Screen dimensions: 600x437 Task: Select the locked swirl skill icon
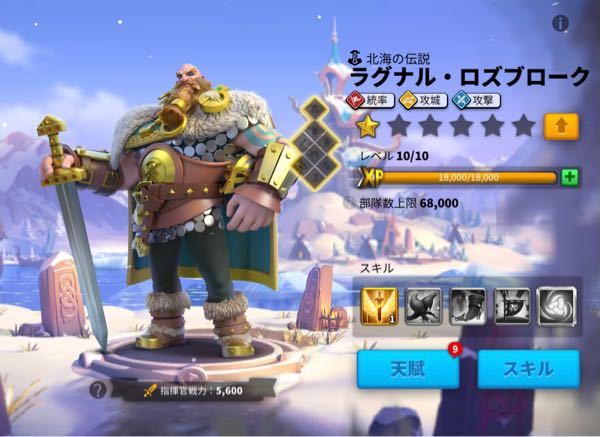(x=555, y=306)
